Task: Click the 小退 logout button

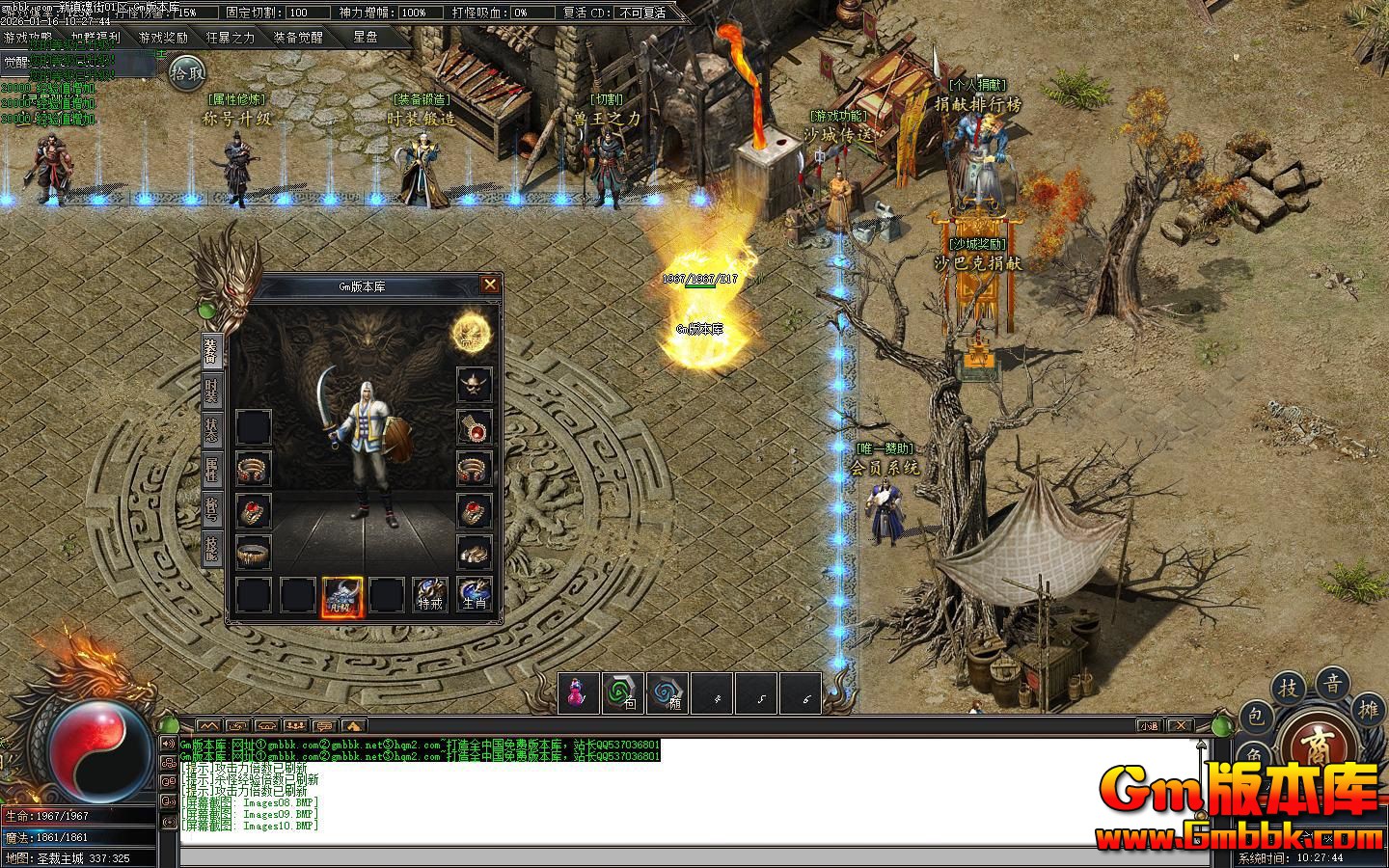Action: coord(1148,725)
